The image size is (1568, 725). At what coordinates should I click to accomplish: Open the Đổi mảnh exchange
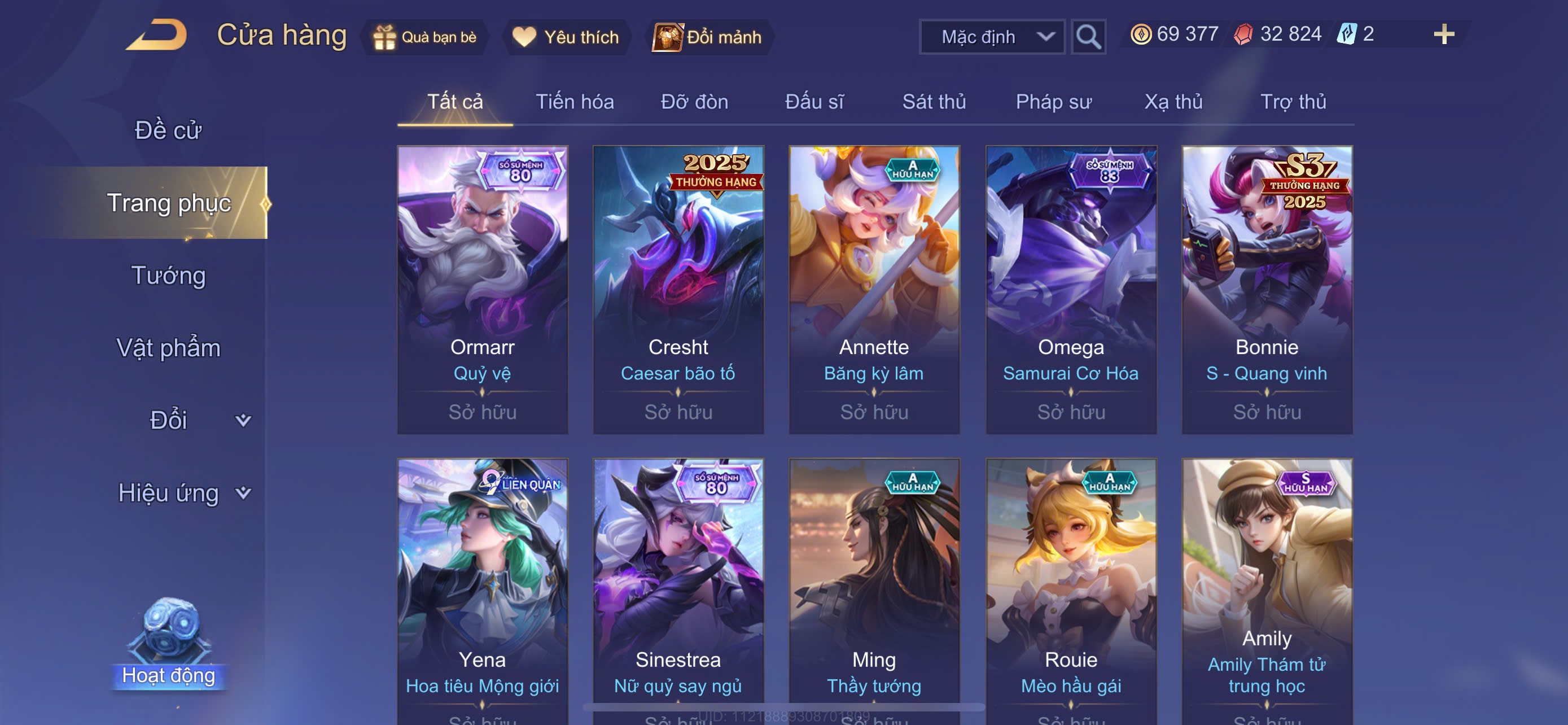[x=707, y=37]
